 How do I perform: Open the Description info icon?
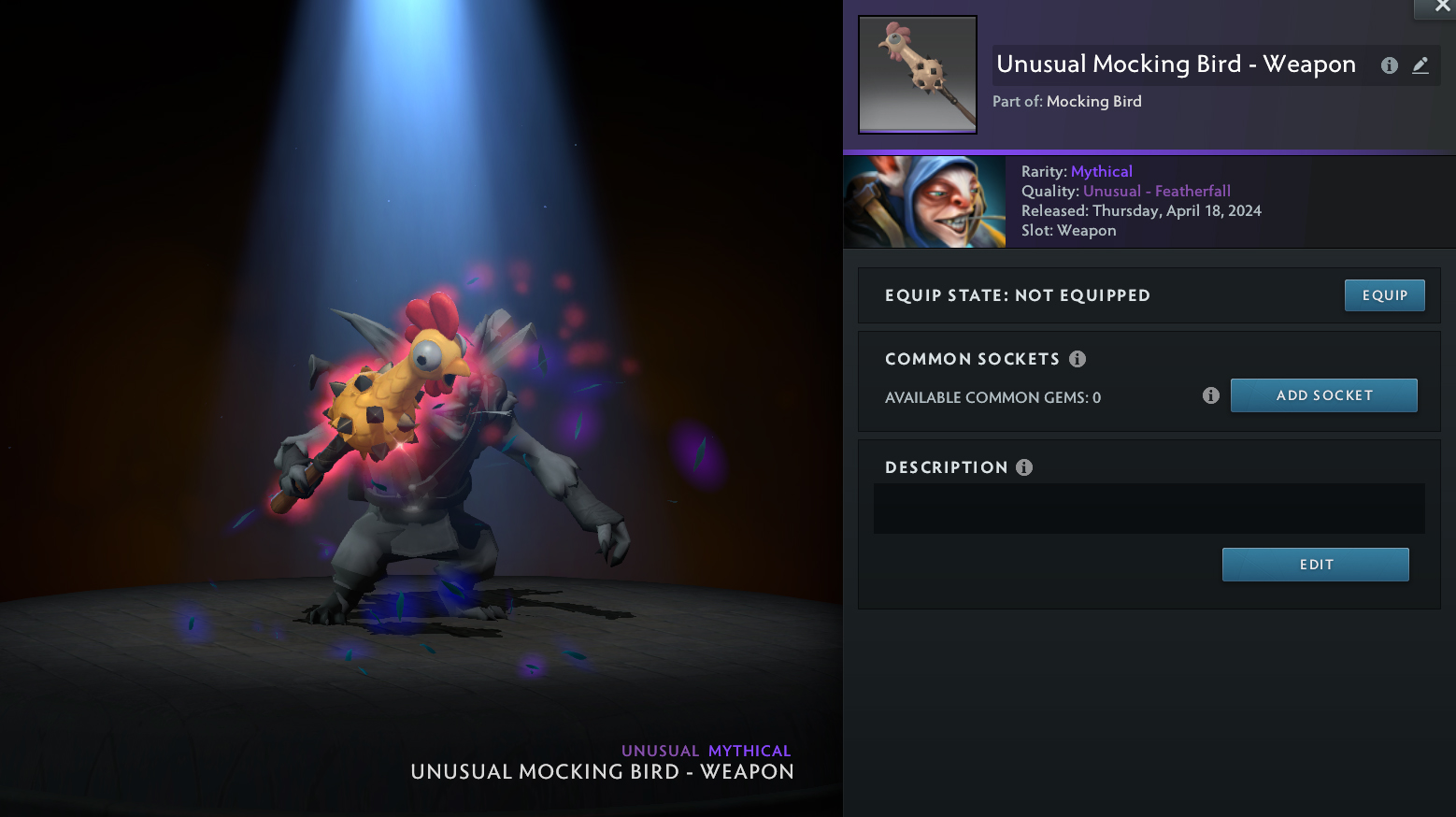pyautogui.click(x=1024, y=467)
